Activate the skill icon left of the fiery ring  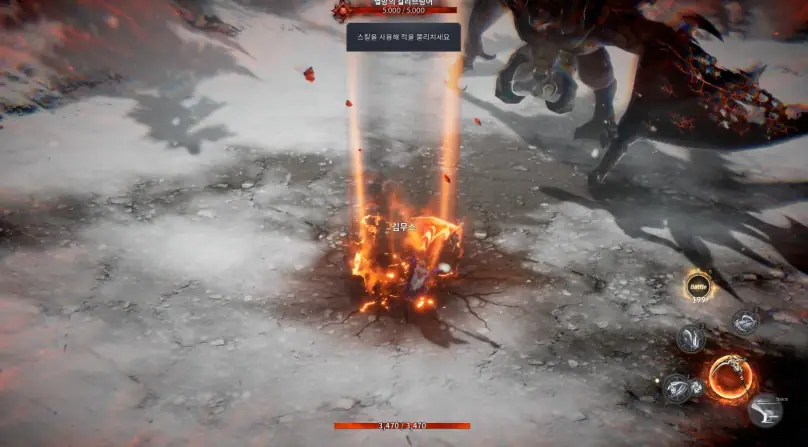677,387
